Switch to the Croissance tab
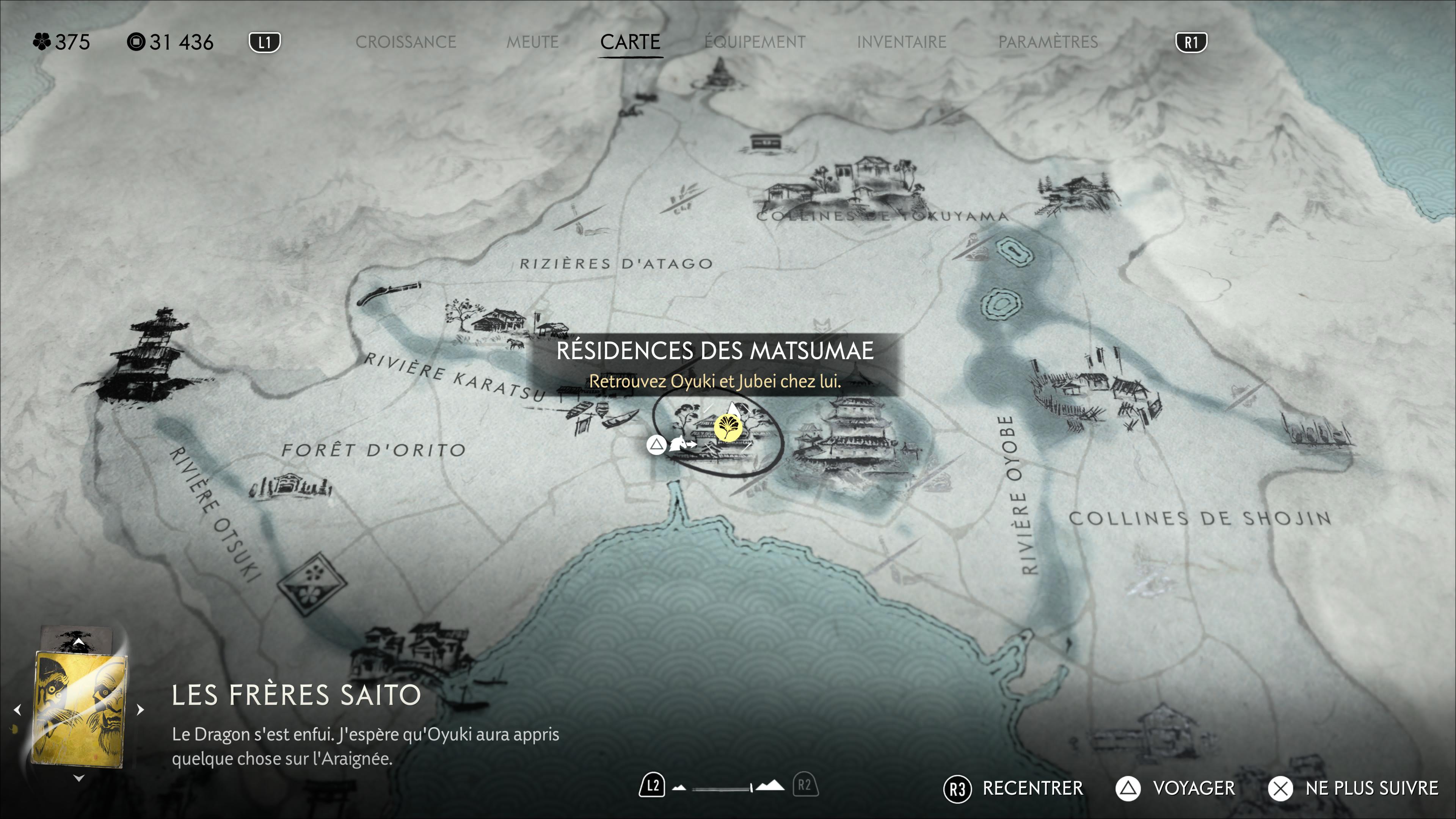The height and width of the screenshot is (819, 1456). [x=405, y=42]
